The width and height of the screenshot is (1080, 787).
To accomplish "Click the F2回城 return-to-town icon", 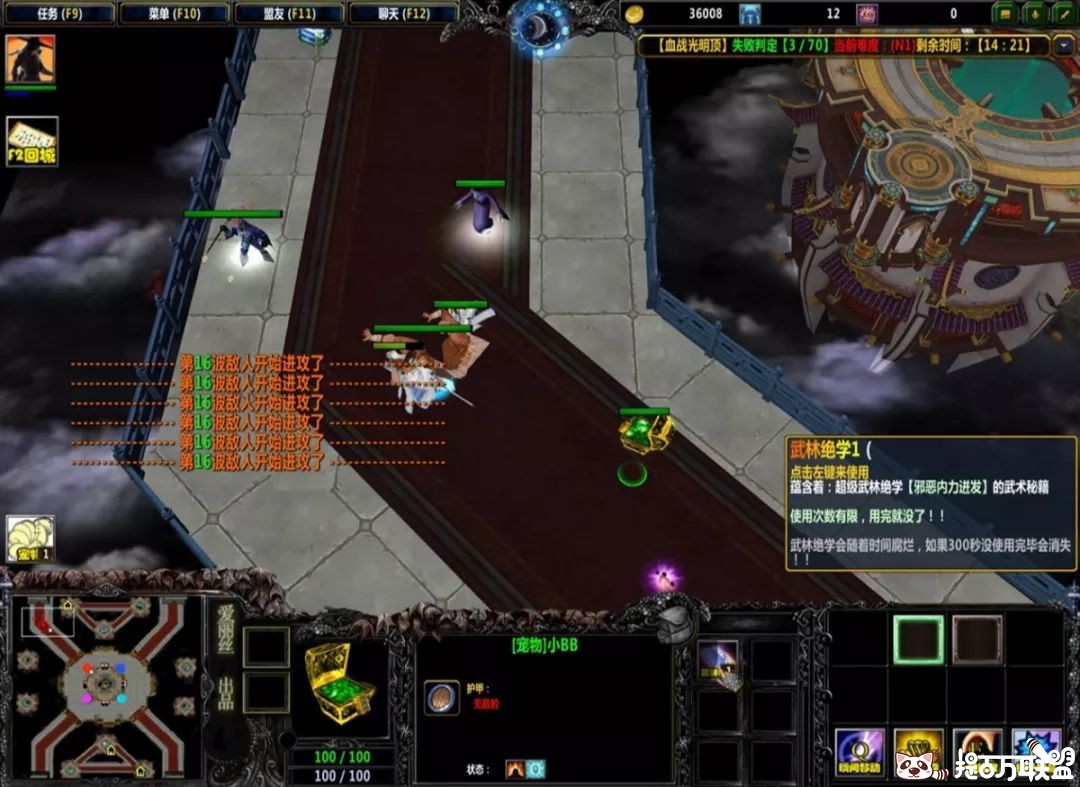I will coord(32,141).
